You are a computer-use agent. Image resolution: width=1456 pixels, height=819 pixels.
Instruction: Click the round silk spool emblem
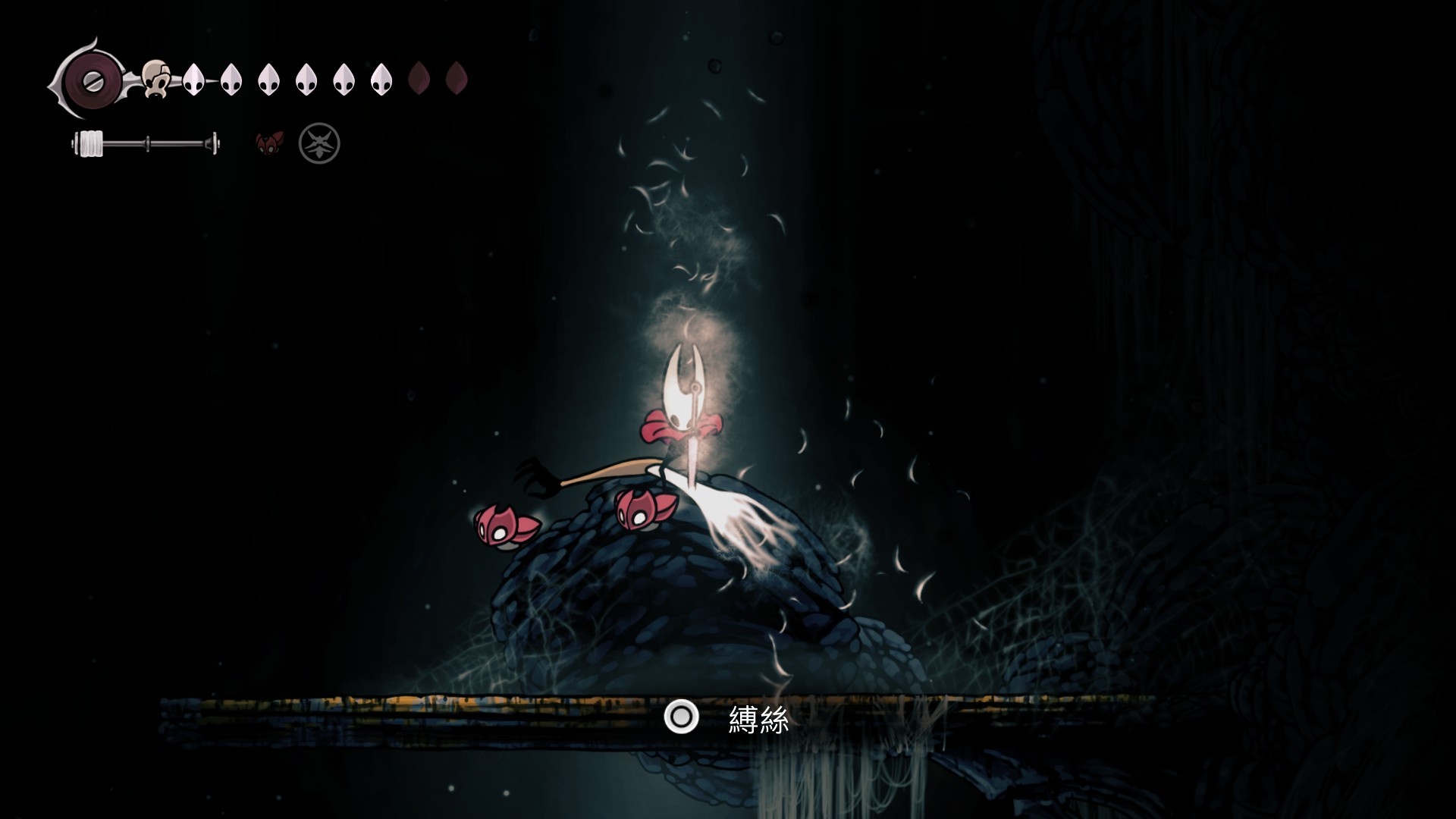[x=89, y=78]
